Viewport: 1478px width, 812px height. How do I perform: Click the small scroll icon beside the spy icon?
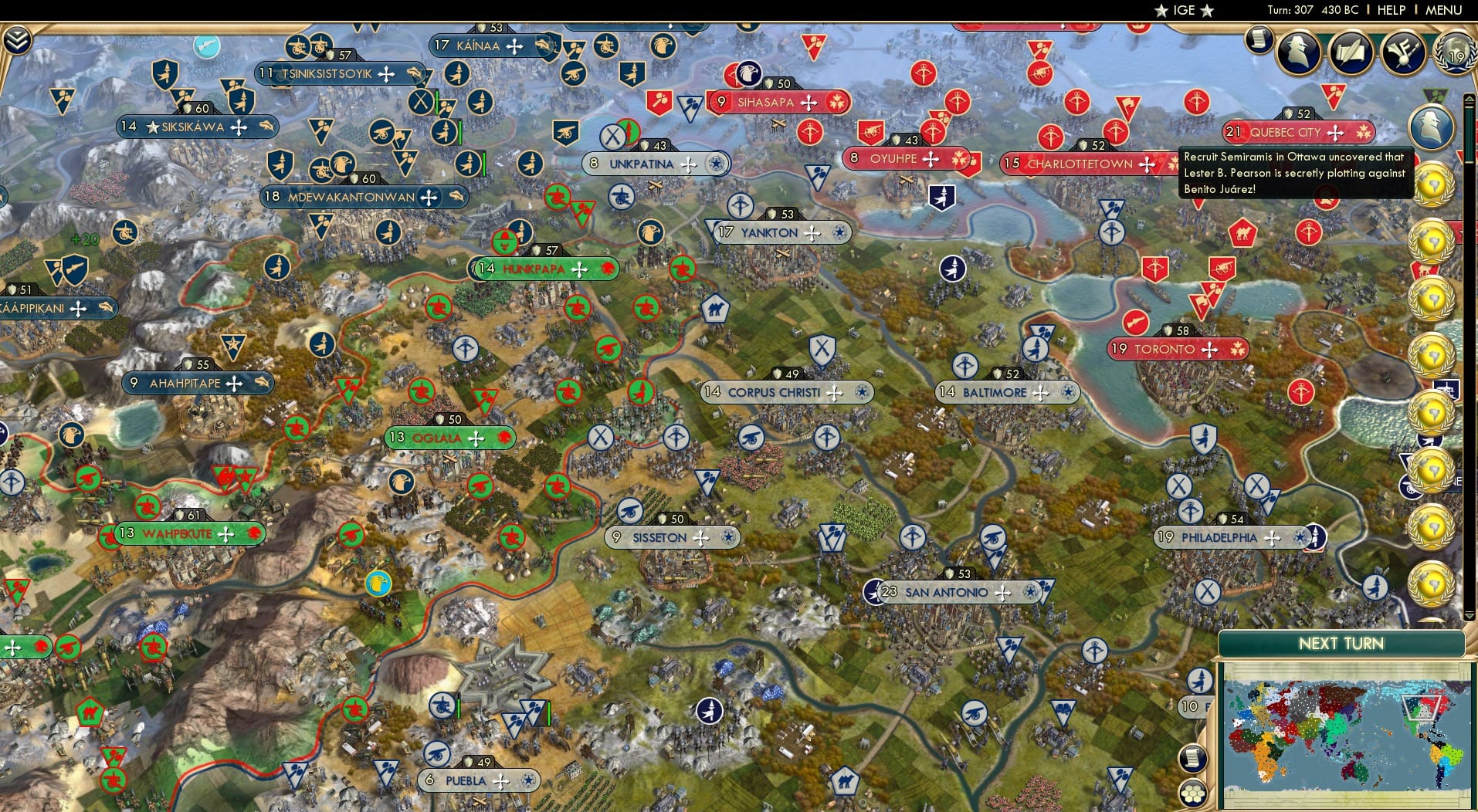tap(1258, 40)
